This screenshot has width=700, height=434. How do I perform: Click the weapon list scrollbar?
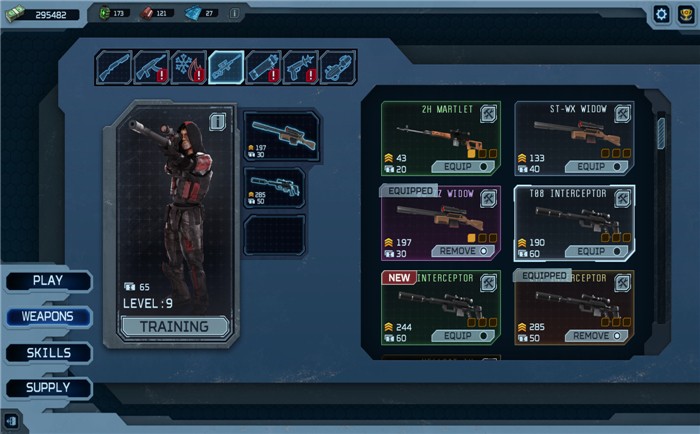point(661,135)
